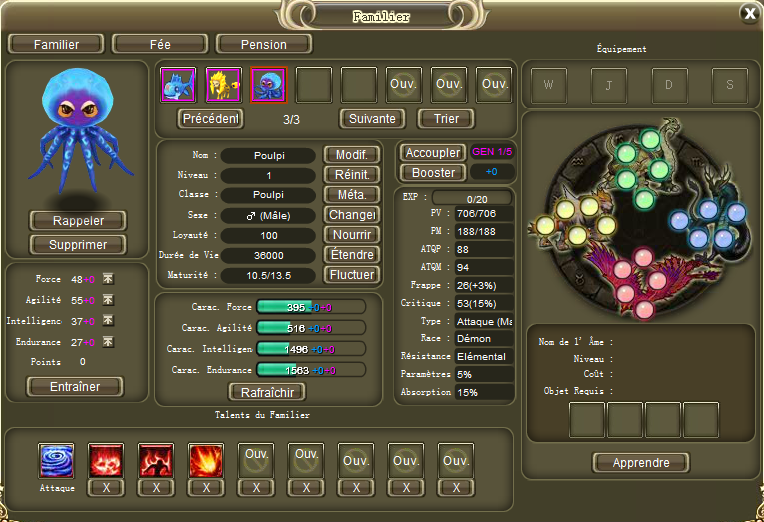Viewport: 764px width, 522px height.
Task: Click the Rappeler button
Action: click(77, 220)
